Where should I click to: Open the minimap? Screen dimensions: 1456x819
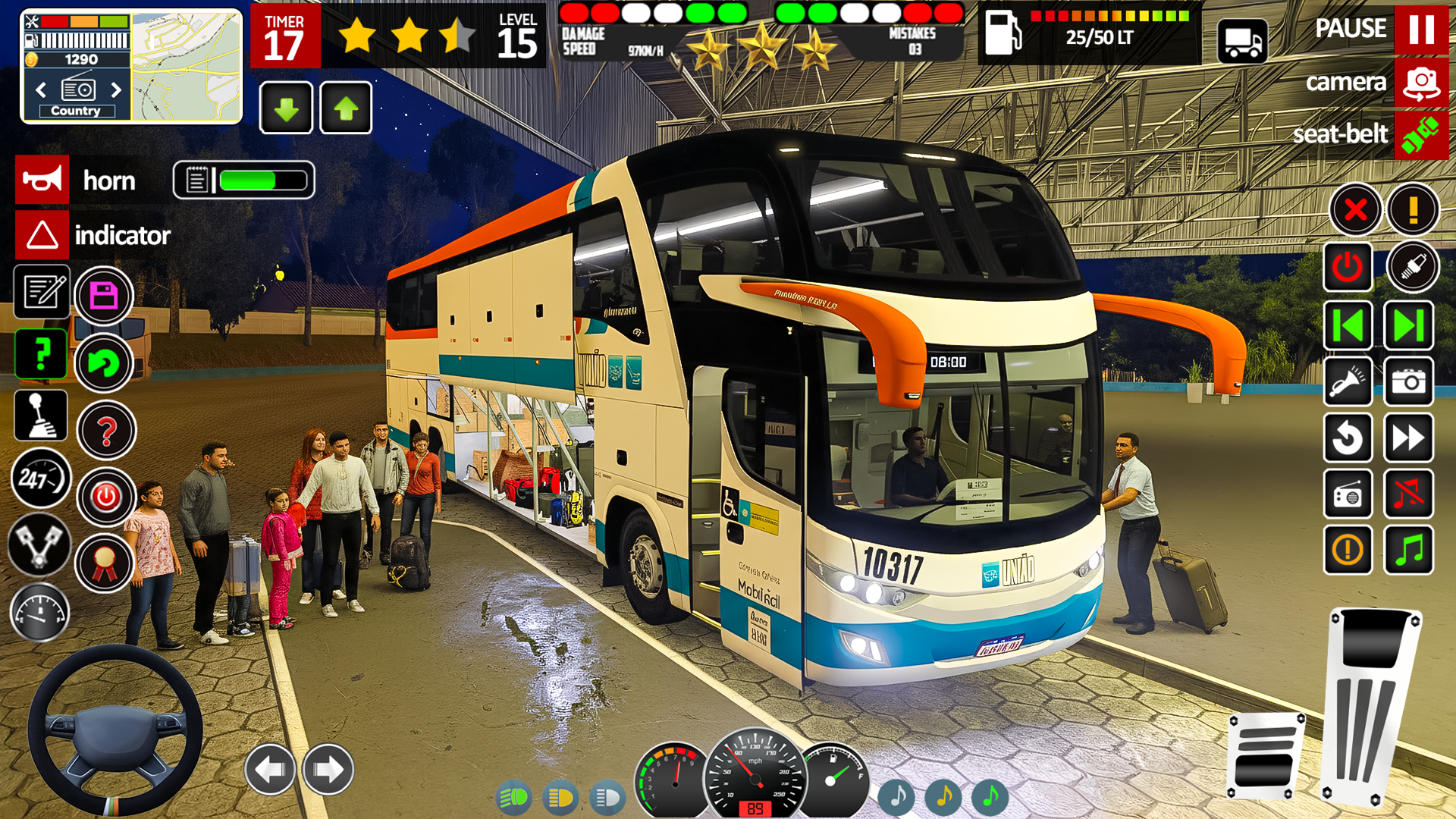pos(187,67)
